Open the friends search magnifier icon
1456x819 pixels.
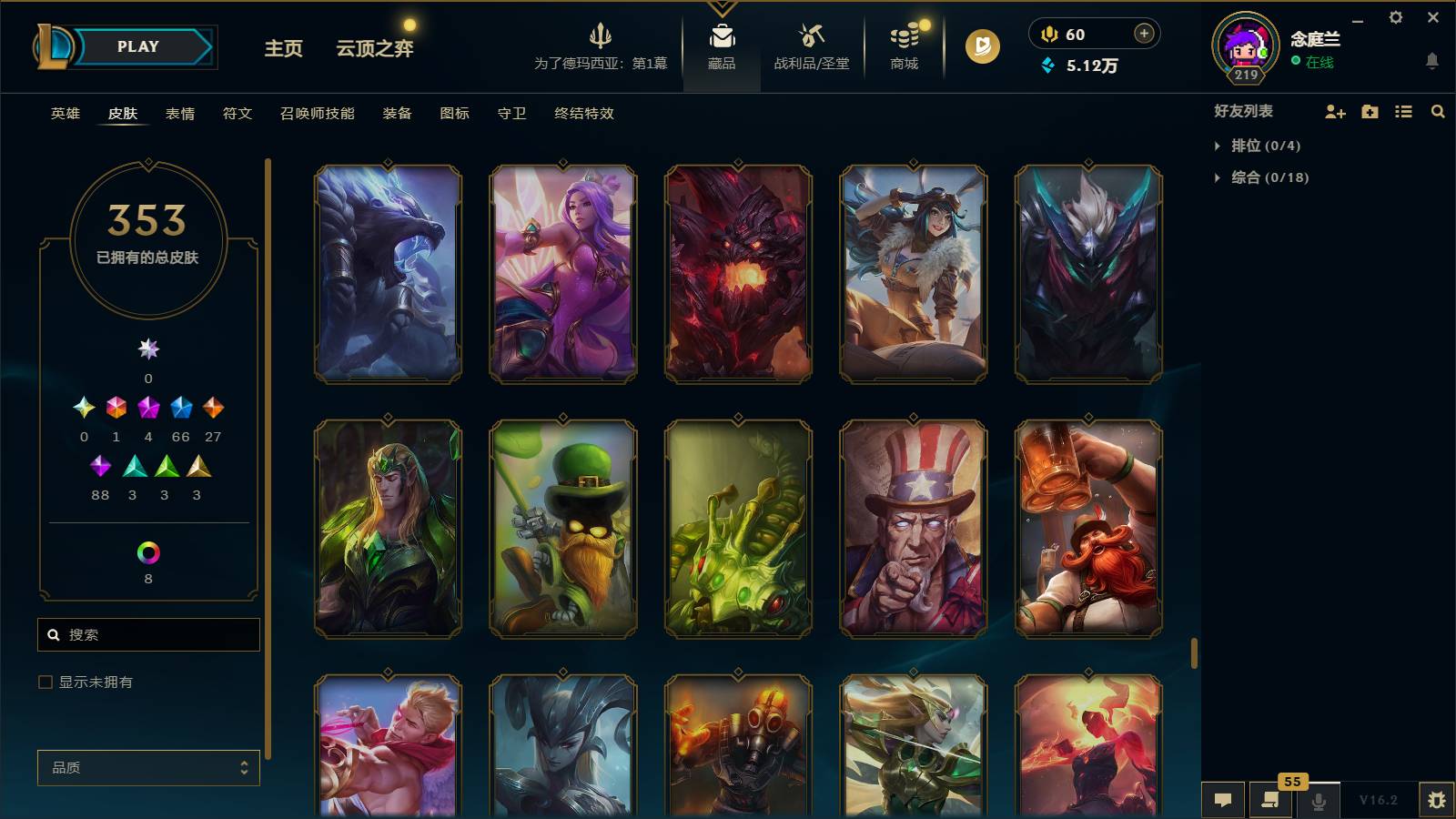click(x=1438, y=111)
